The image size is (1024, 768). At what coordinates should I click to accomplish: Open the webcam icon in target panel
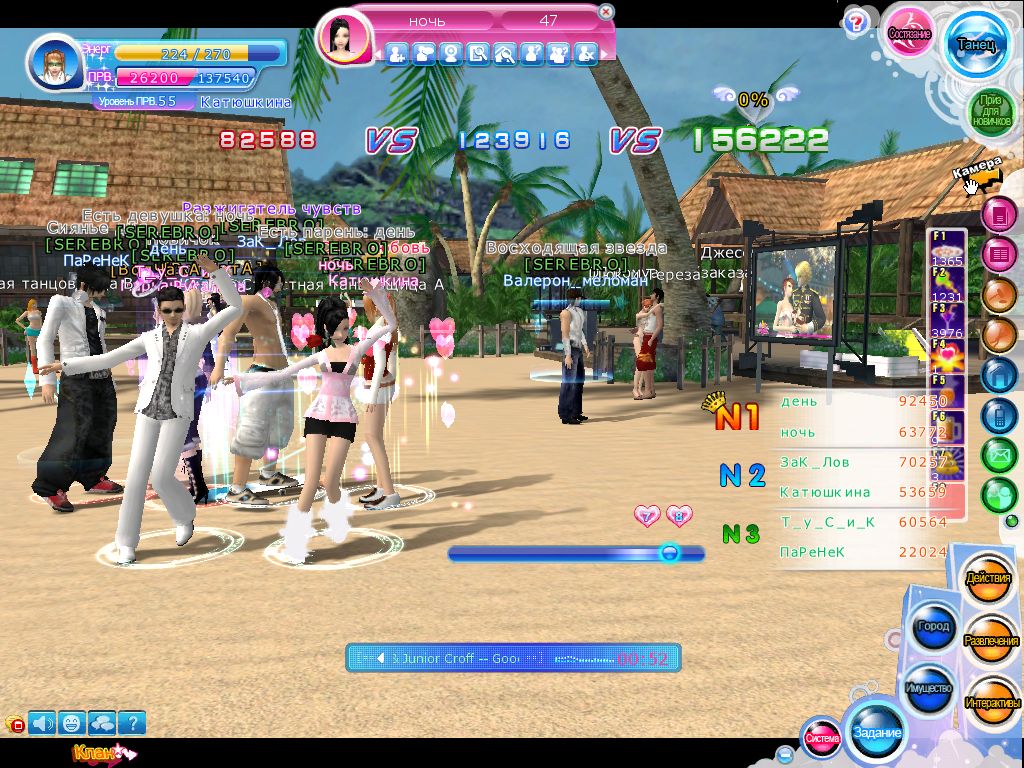click(450, 54)
